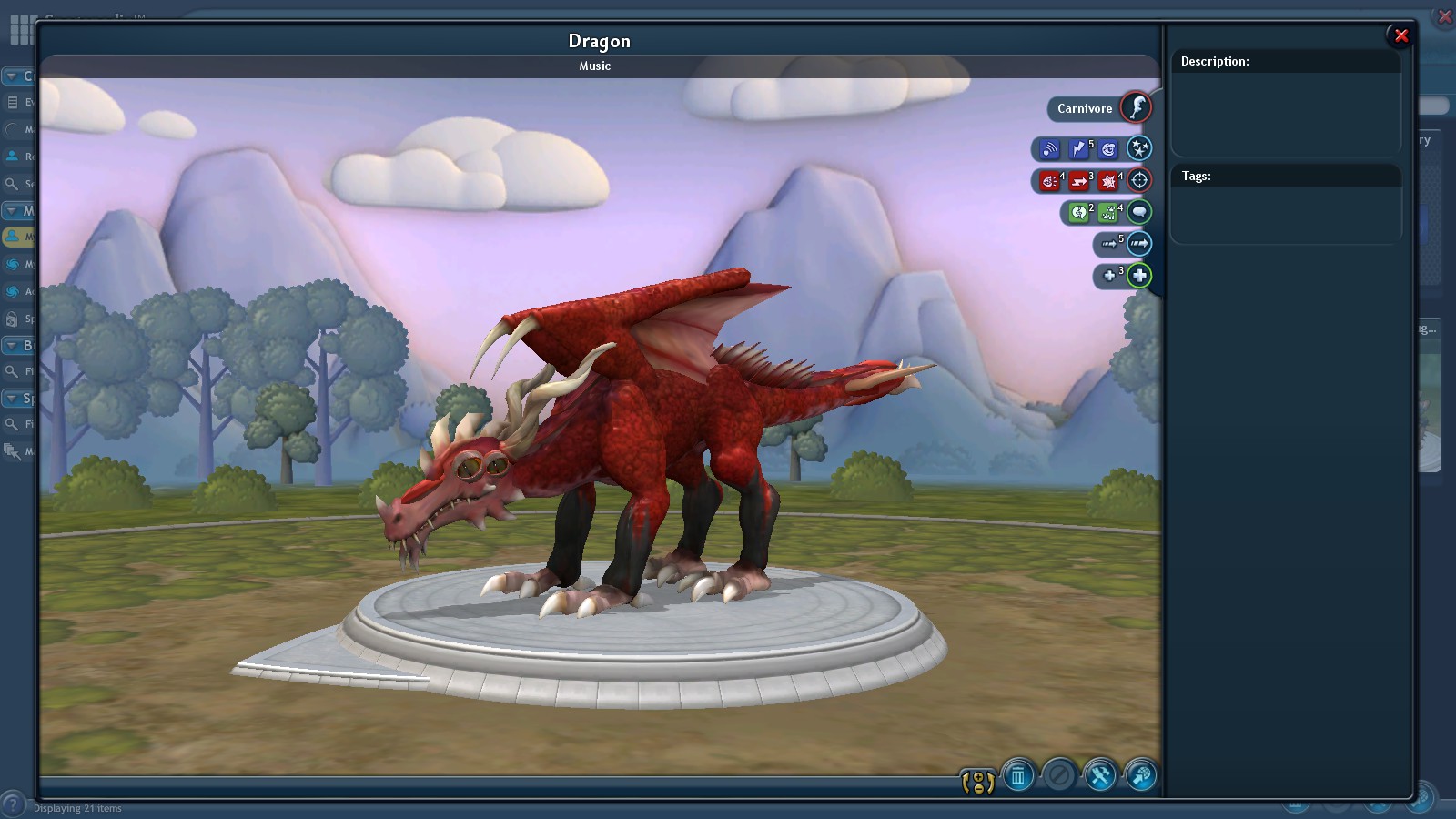Image resolution: width=1456 pixels, height=819 pixels.
Task: Select the sing ability icon
Action: pyautogui.click(x=1080, y=212)
